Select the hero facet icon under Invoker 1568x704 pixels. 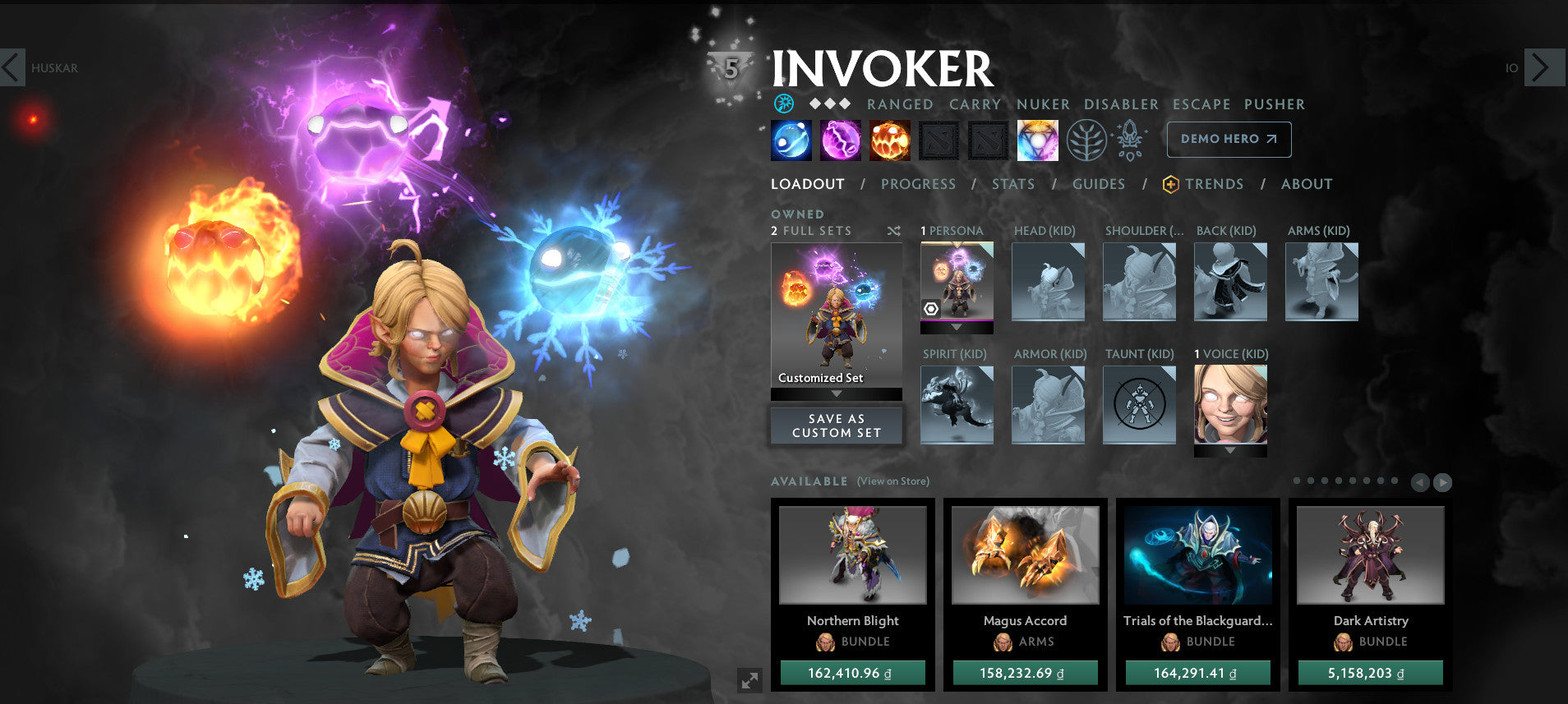[786, 104]
